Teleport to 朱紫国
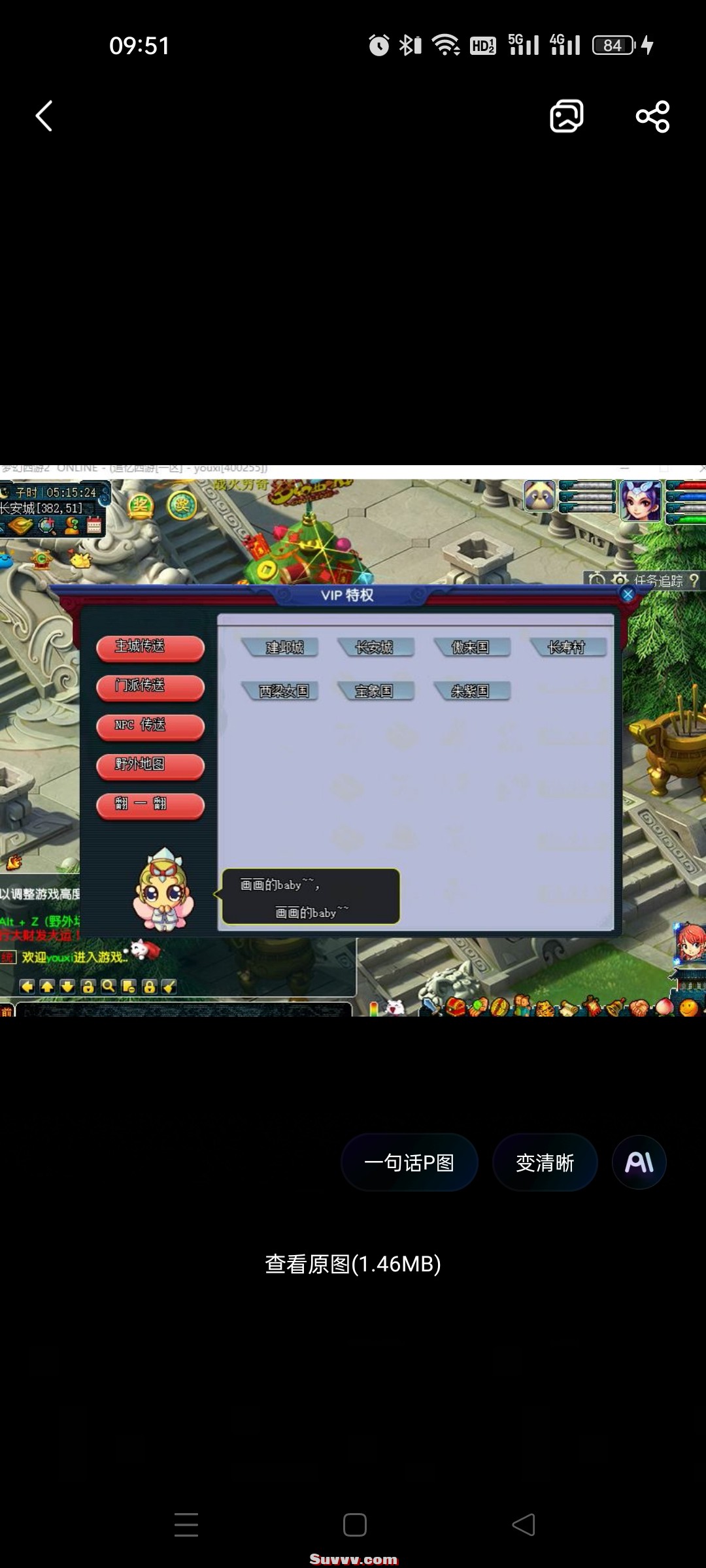This screenshot has height=1568, width=706. [x=471, y=691]
